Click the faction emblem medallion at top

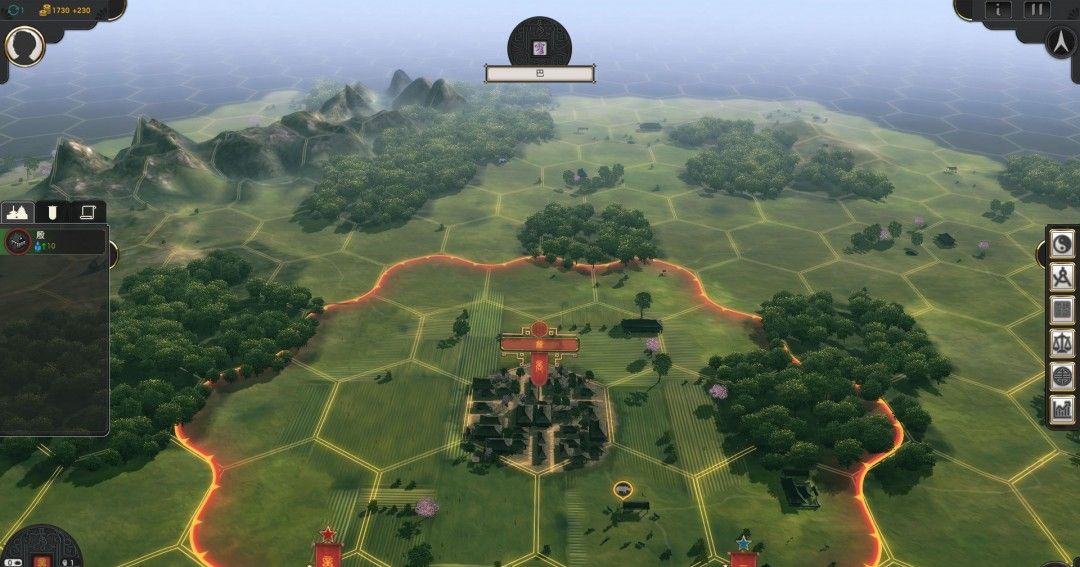(540, 45)
